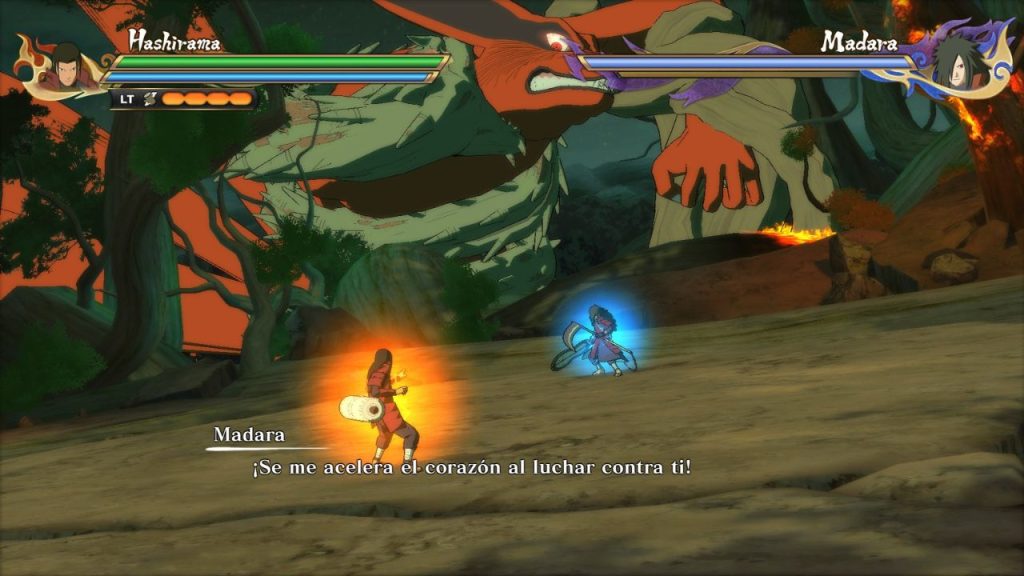Image resolution: width=1024 pixels, height=576 pixels.
Task: Click Hashirama's character portrait
Action: 65,66
